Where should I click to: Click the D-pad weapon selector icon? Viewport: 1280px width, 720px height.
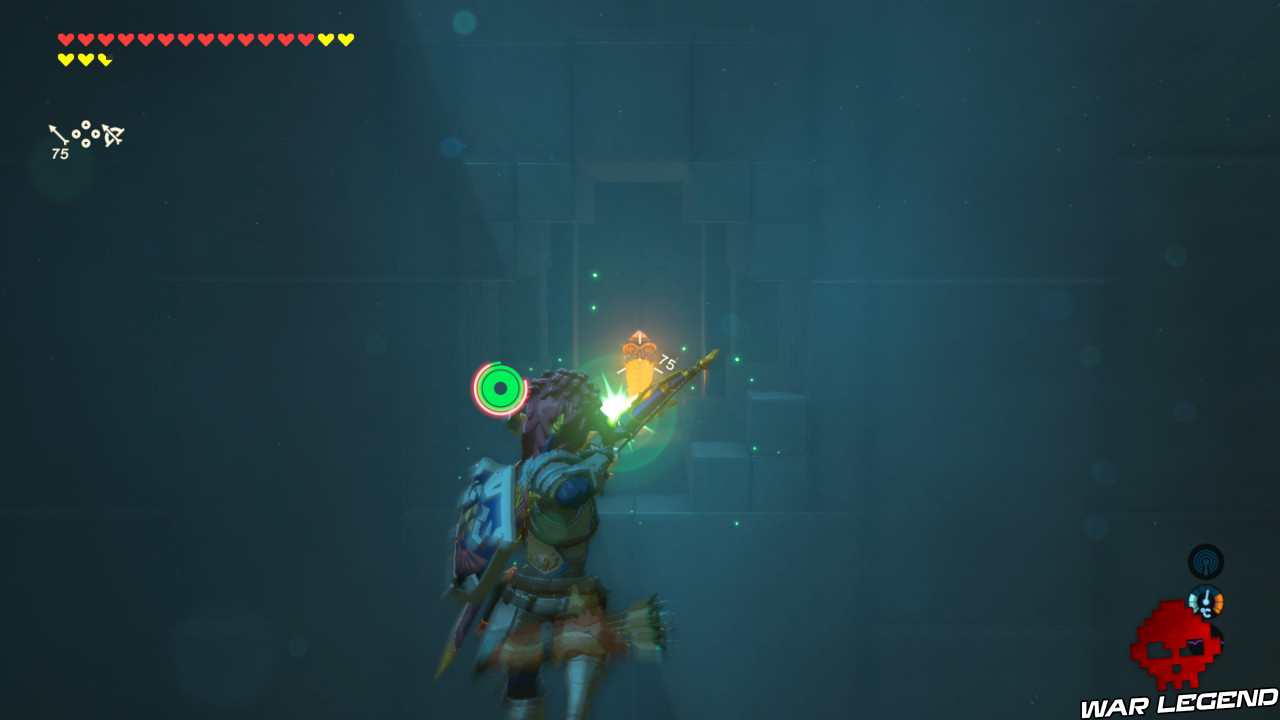click(86, 133)
